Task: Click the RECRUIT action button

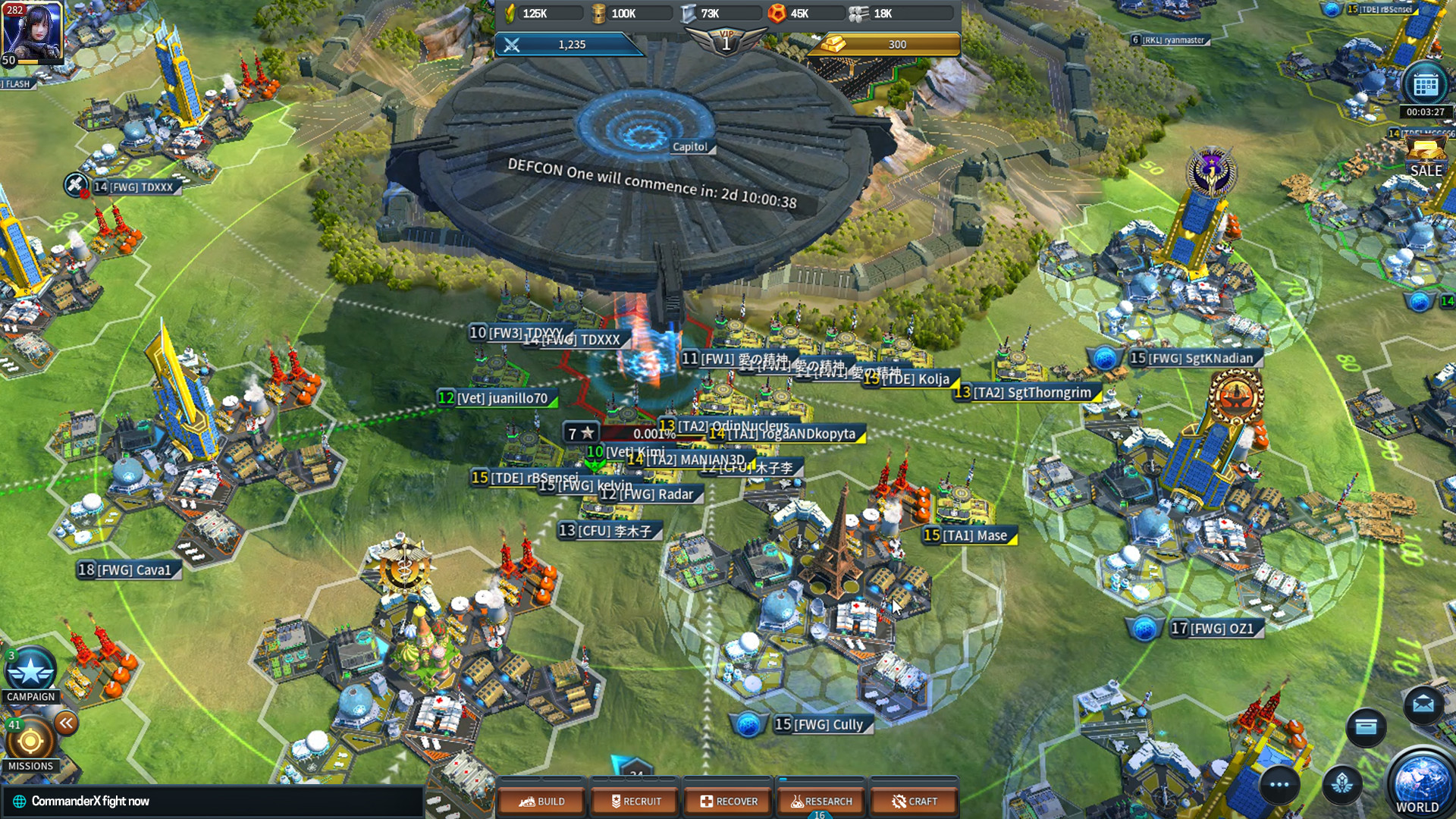Action: pos(634,800)
